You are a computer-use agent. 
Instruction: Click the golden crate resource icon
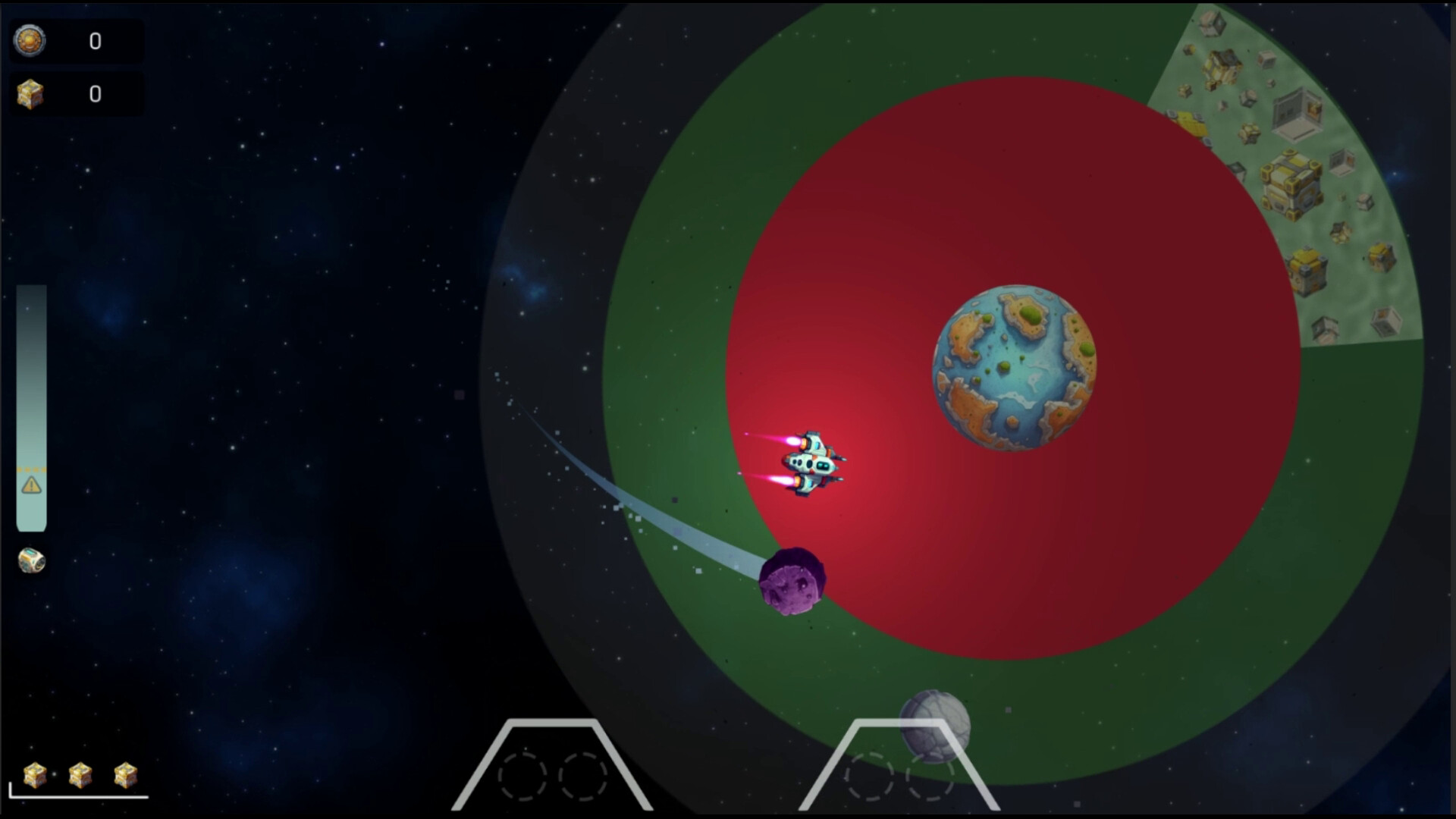30,94
